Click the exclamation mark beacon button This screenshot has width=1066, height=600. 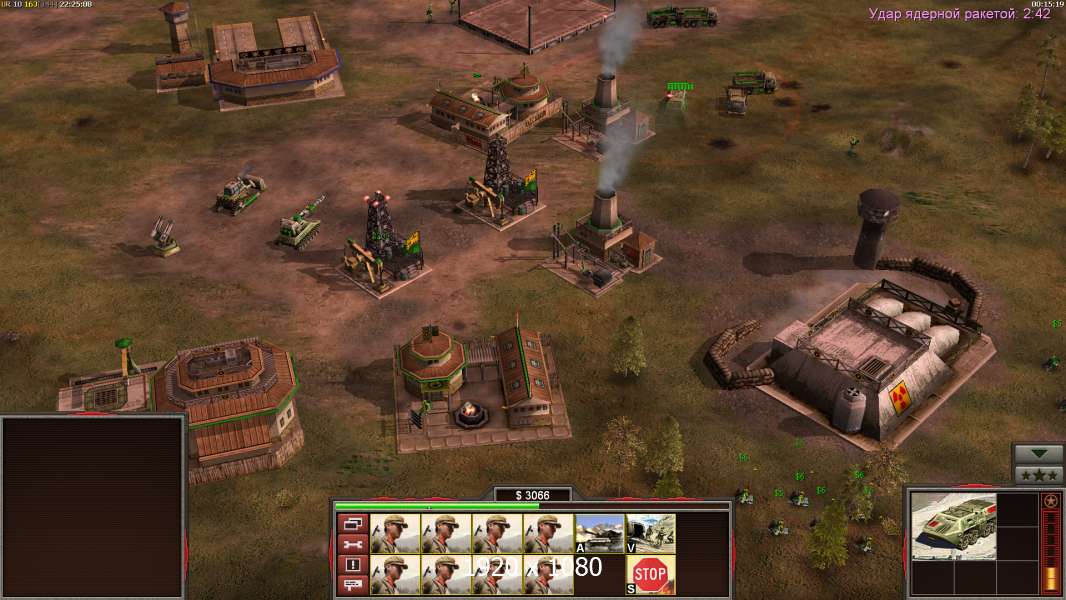[x=353, y=565]
